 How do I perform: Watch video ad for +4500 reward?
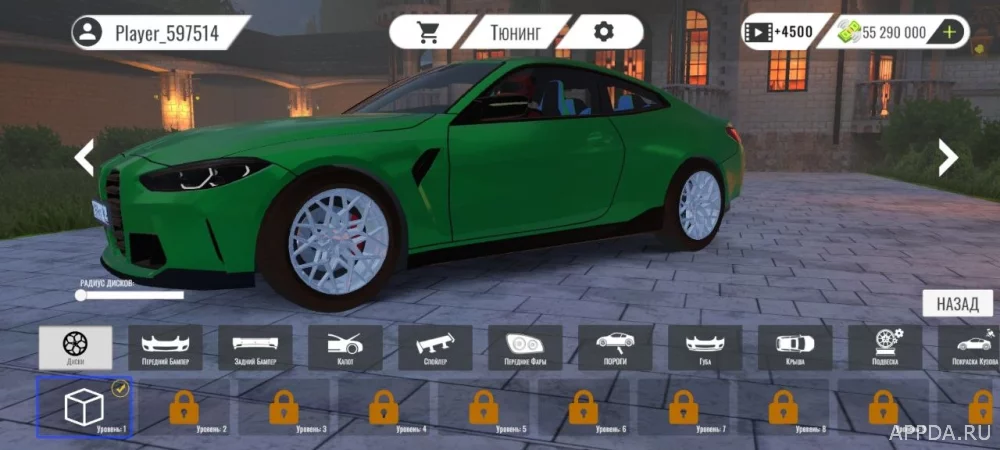pos(777,32)
